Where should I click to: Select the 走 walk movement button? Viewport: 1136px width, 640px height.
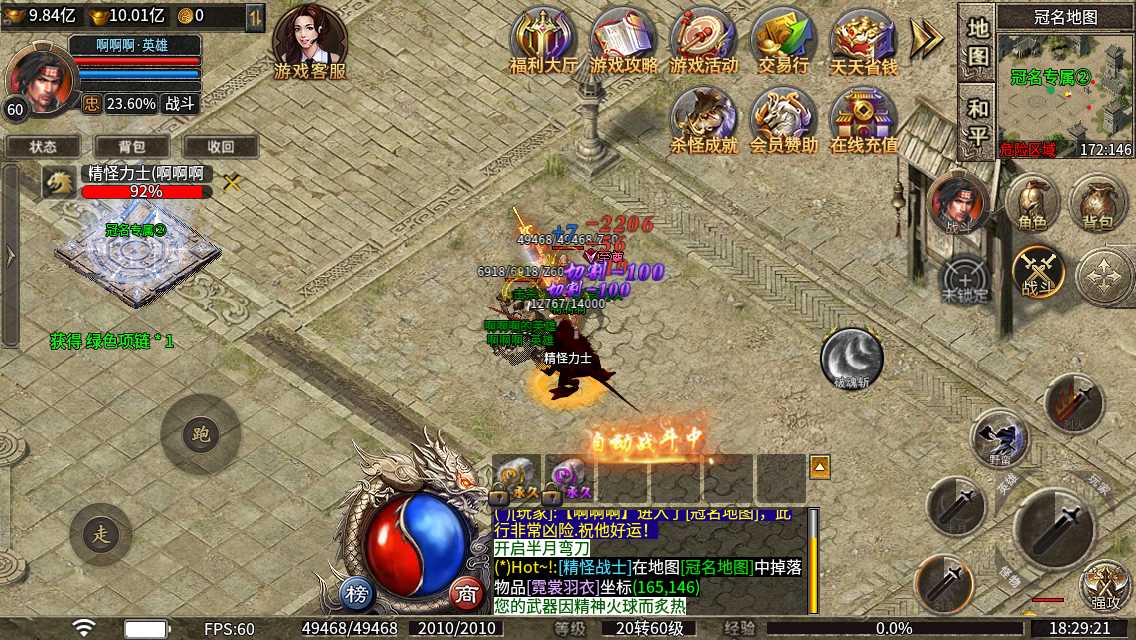pyautogui.click(x=100, y=533)
